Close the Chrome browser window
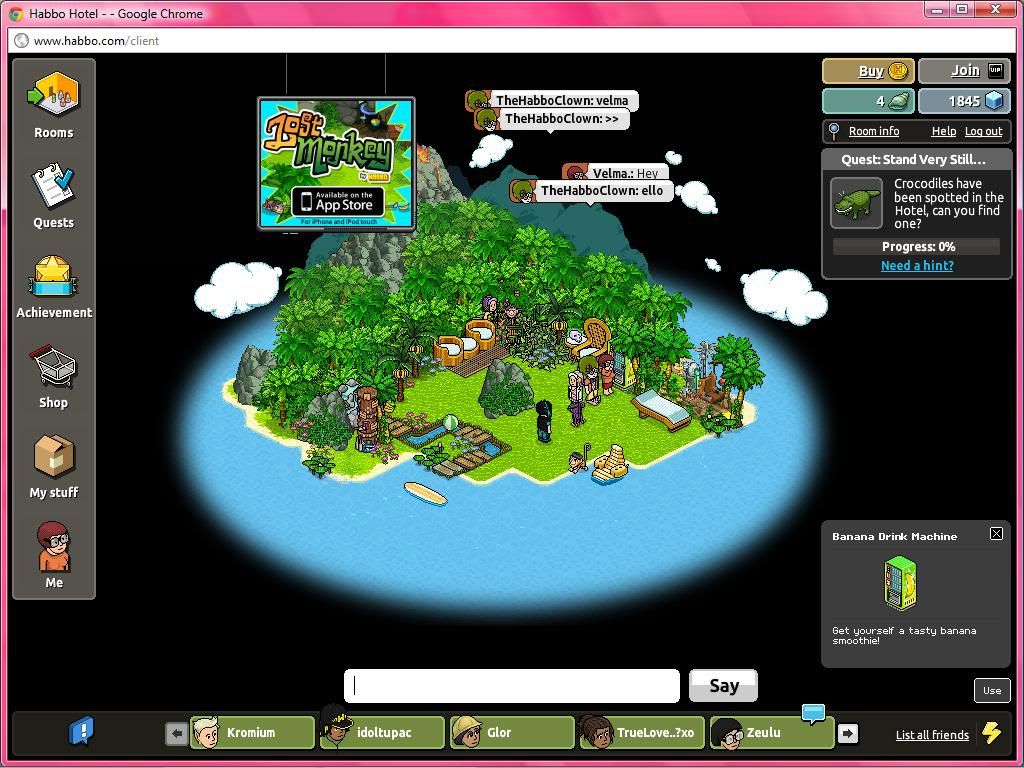 point(995,9)
